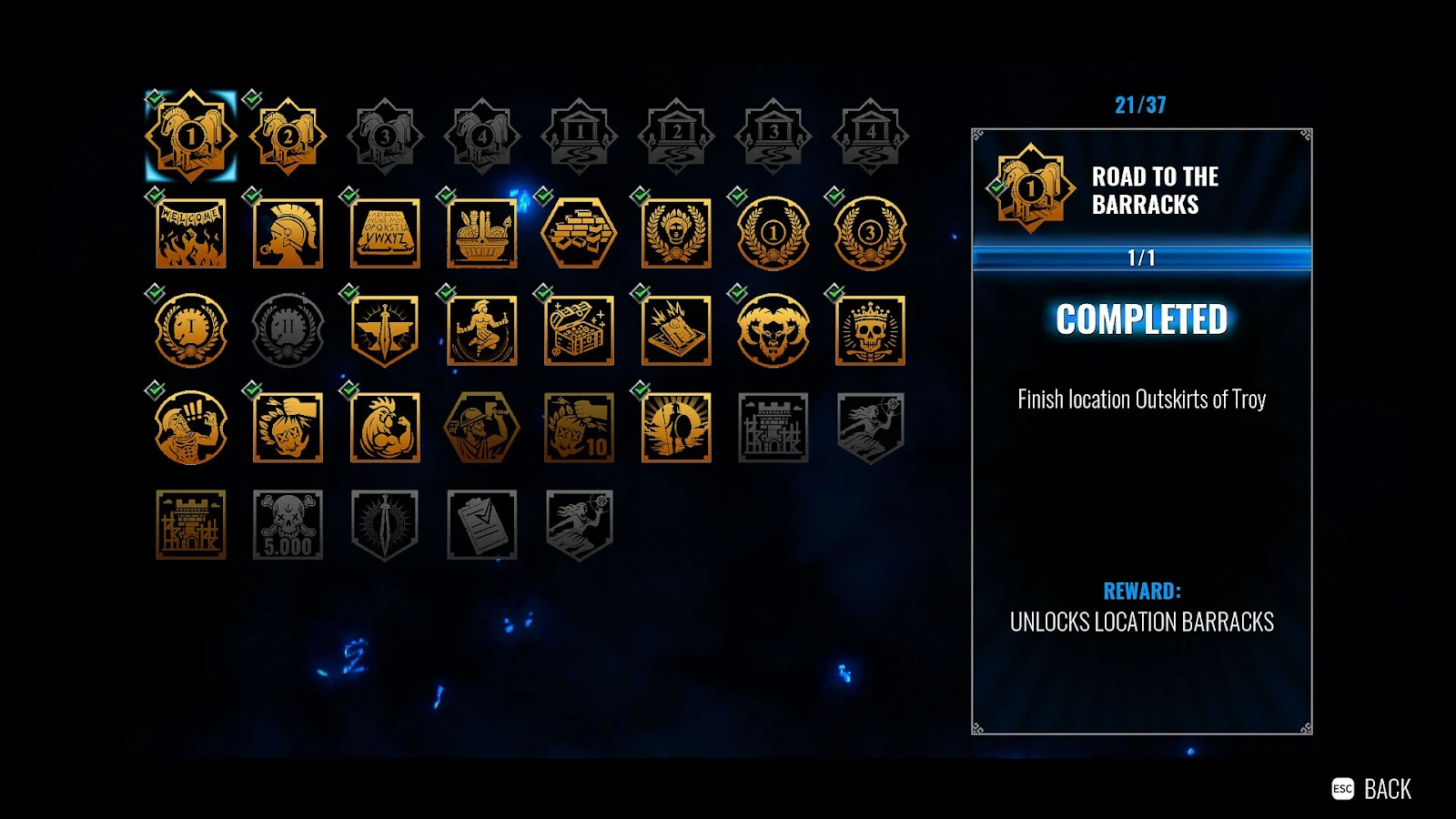
Task: Select the gold bricks hexagon achievement
Action: (579, 234)
